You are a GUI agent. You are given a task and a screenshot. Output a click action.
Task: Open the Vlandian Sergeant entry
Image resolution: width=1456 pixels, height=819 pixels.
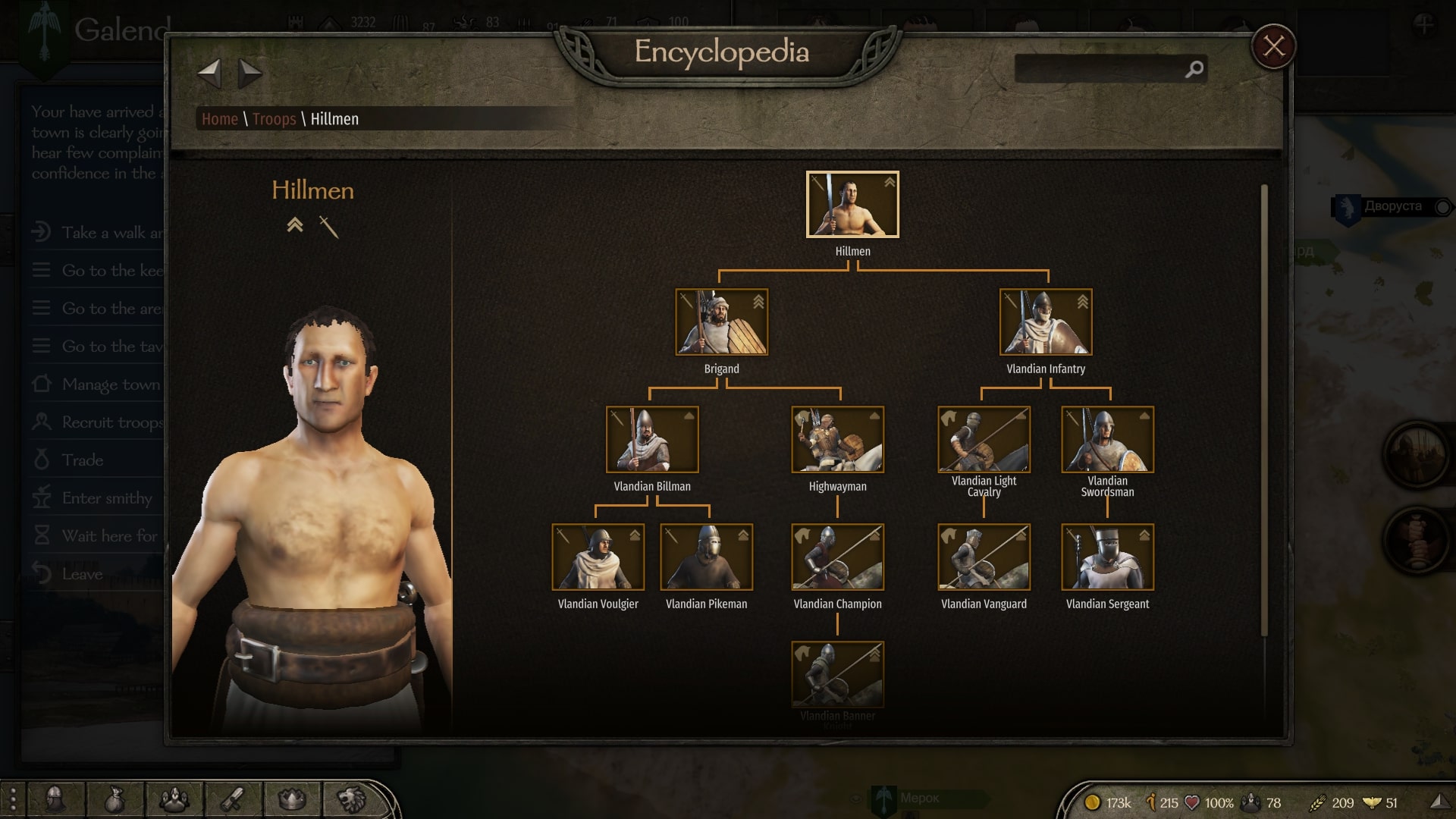(1107, 557)
